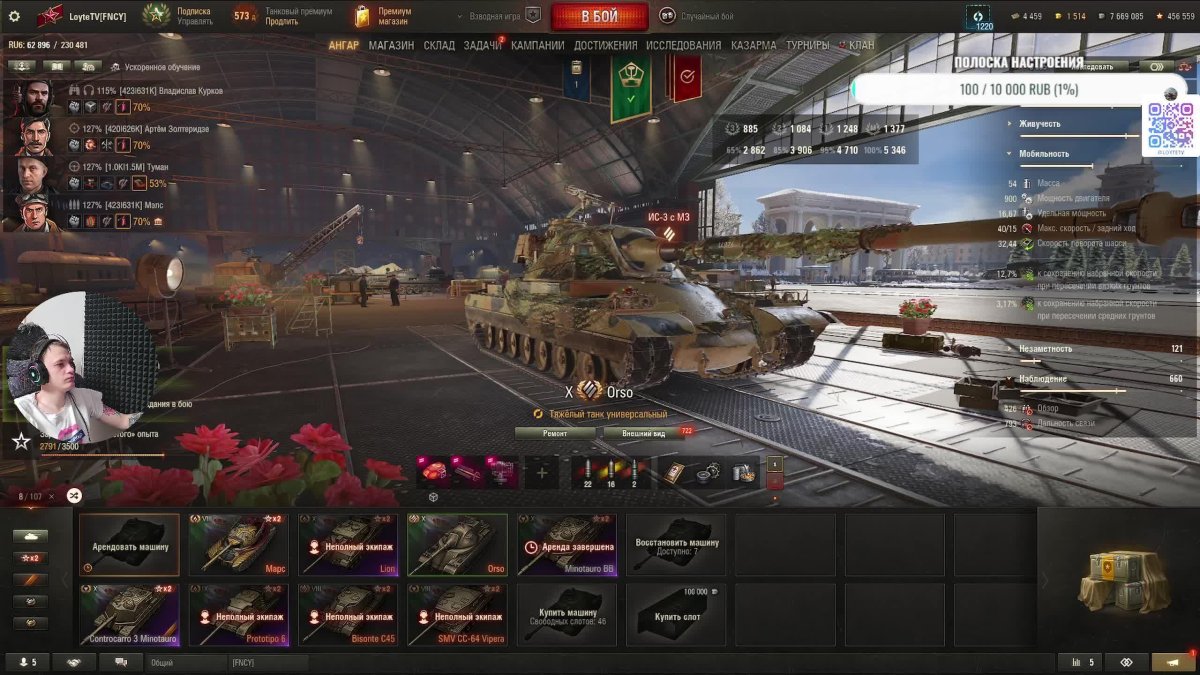Open the Арендовать машину tile
This screenshot has height=675, width=1200.
(129, 545)
